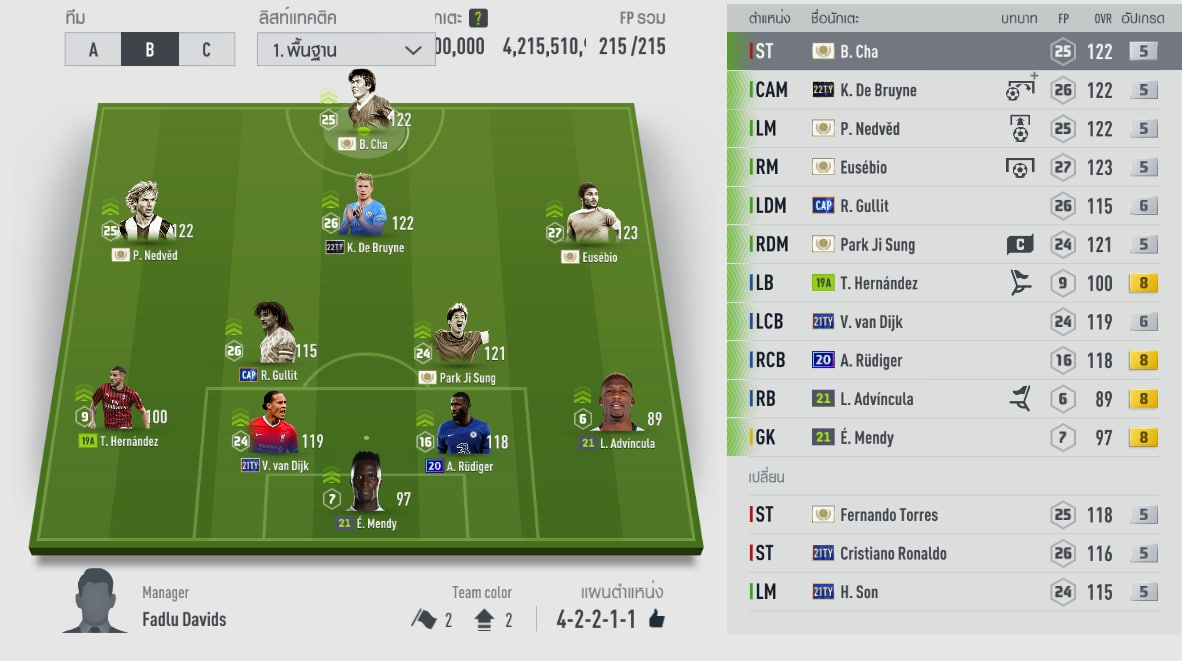Pick Eusébio on the formation field

click(x=590, y=222)
